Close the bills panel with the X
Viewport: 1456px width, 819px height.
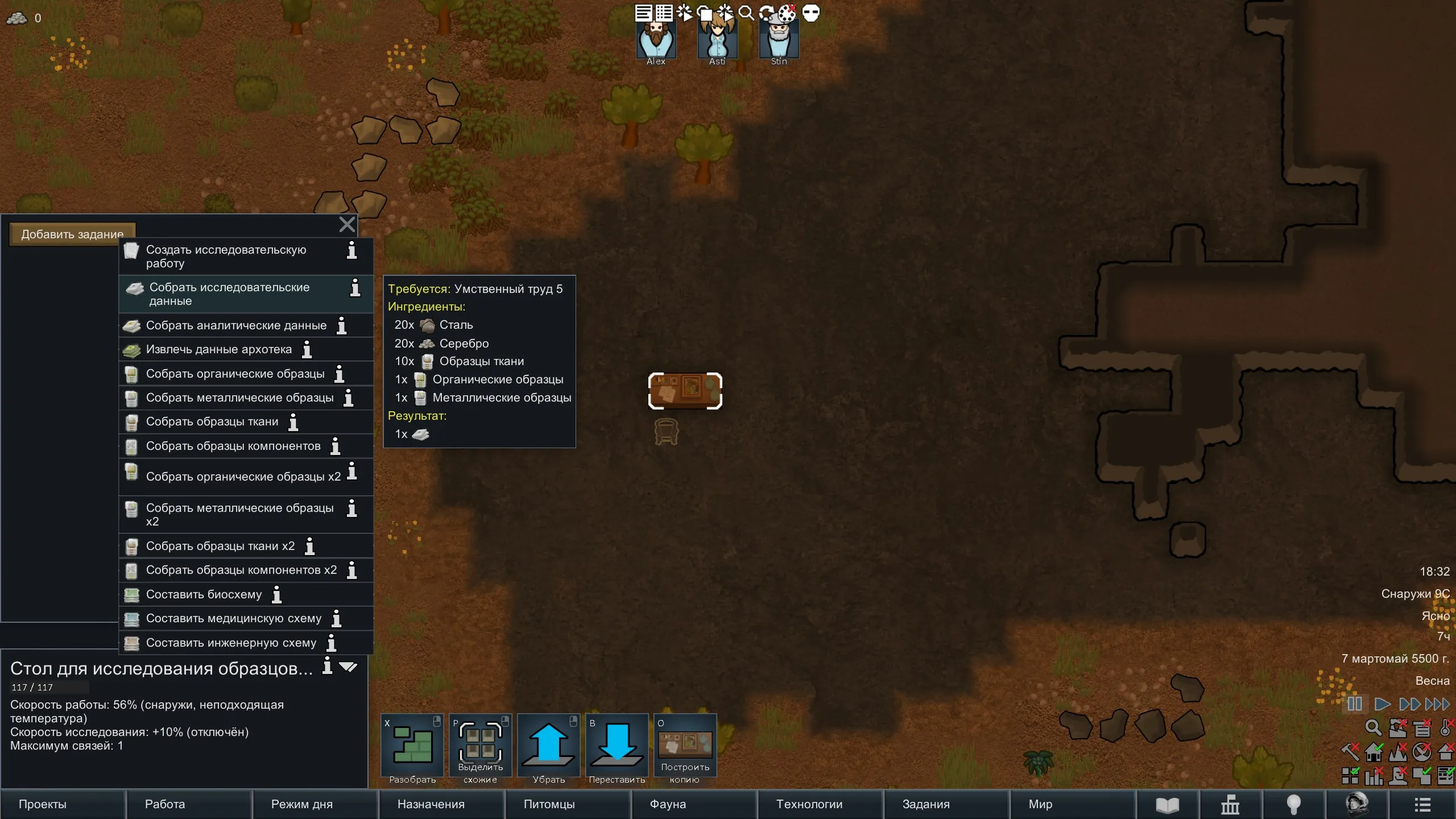coord(347,225)
